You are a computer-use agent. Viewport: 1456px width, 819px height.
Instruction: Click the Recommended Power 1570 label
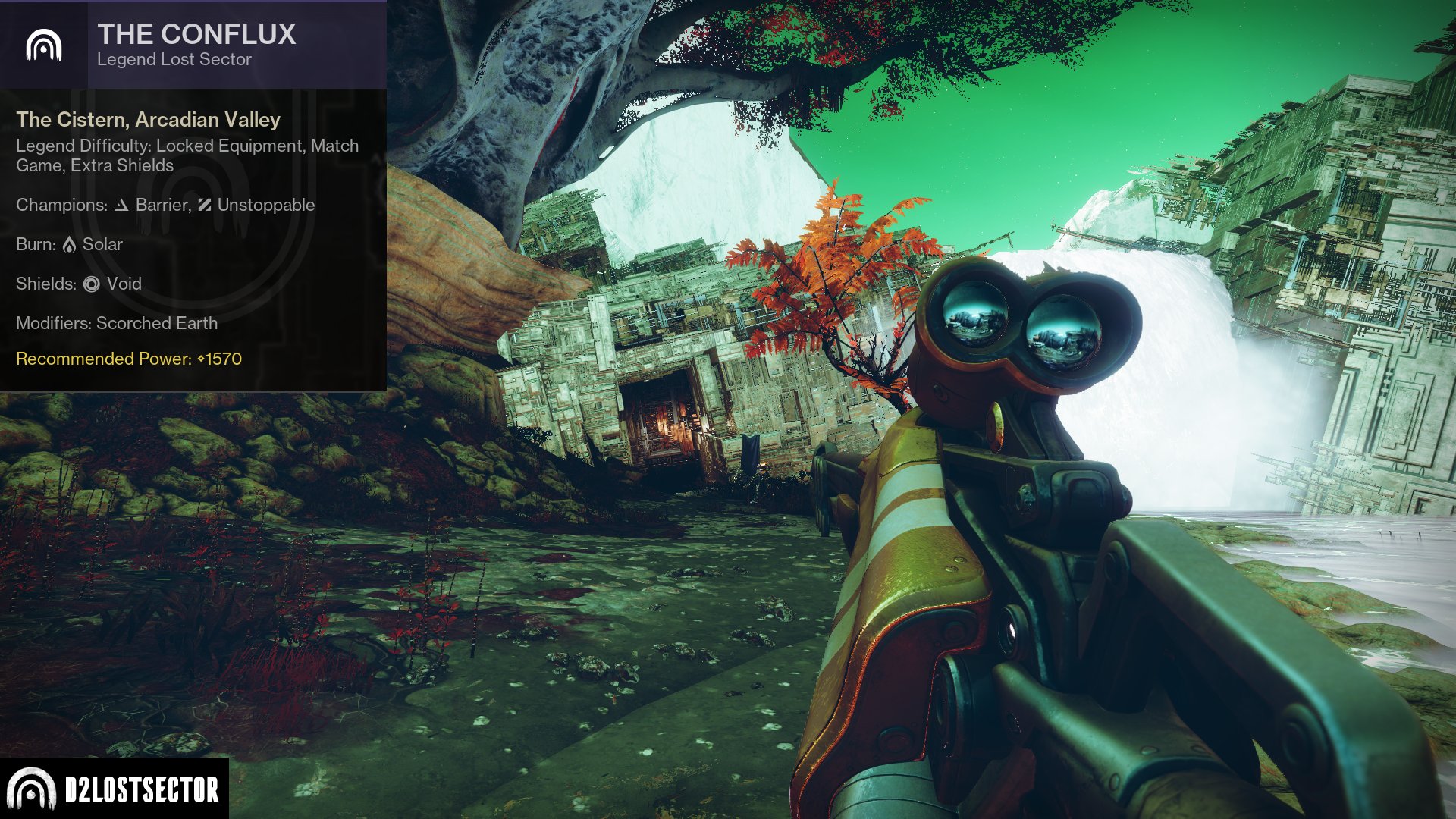point(127,360)
